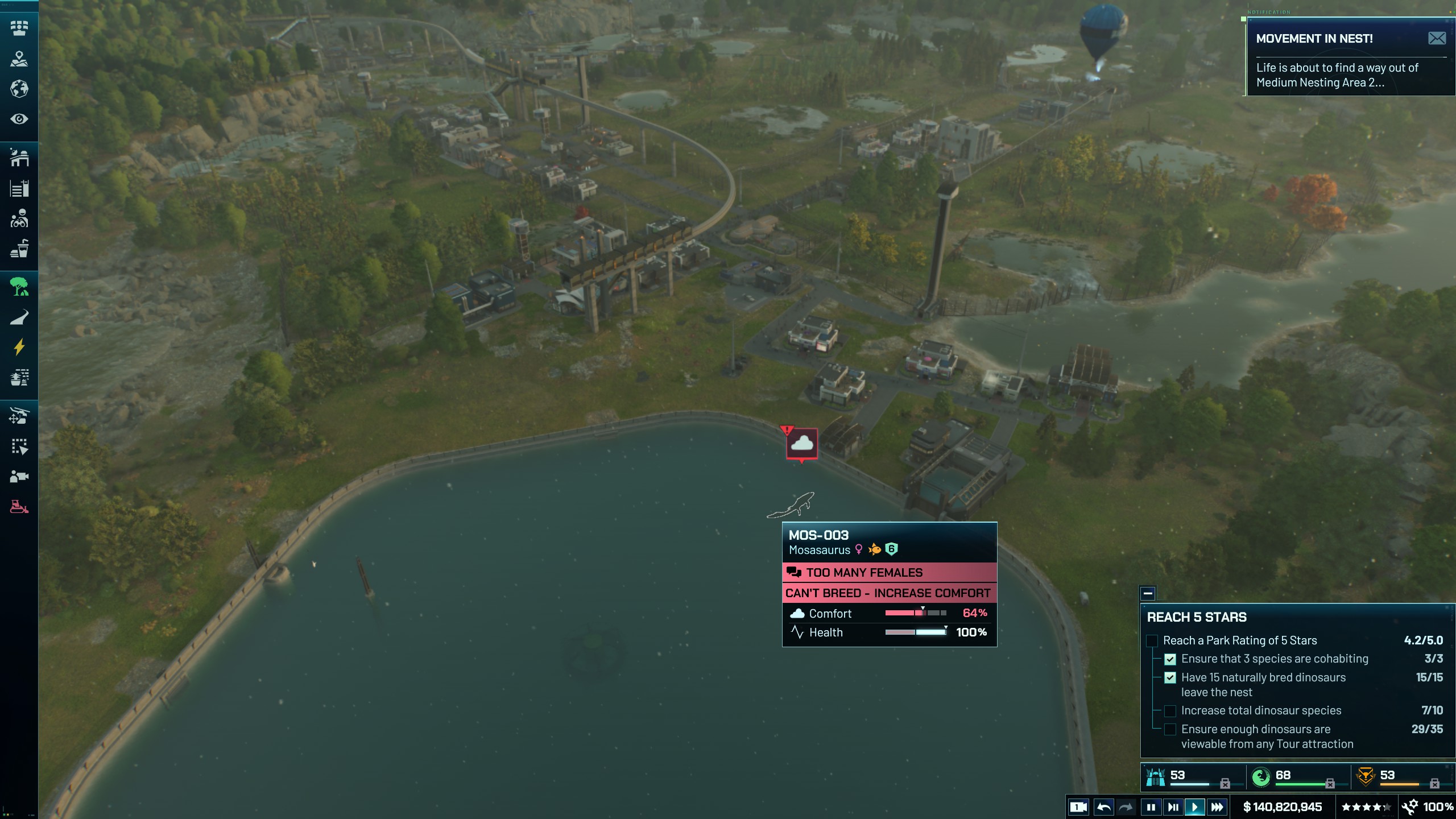
Task: Collapse the Reach 5 Stars objectives panel
Action: click(1148, 593)
